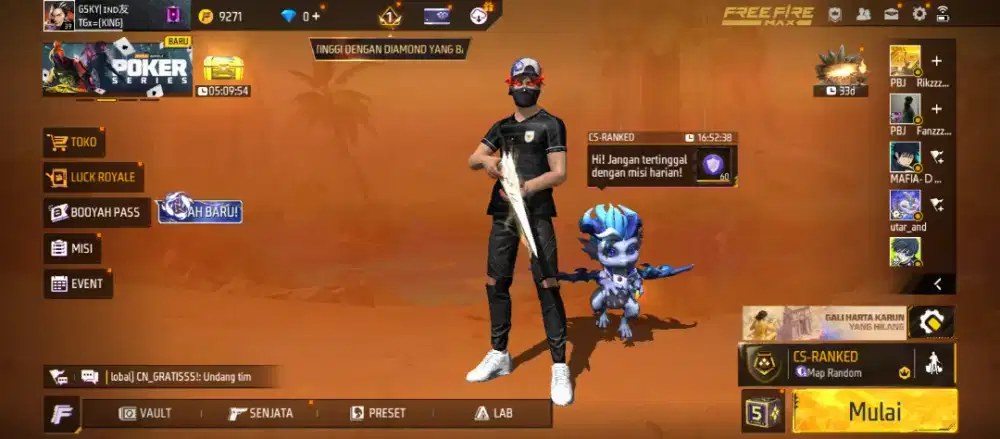Open the Luck Royale menu
Viewport: 1000px width, 439px height.
click(x=93, y=178)
